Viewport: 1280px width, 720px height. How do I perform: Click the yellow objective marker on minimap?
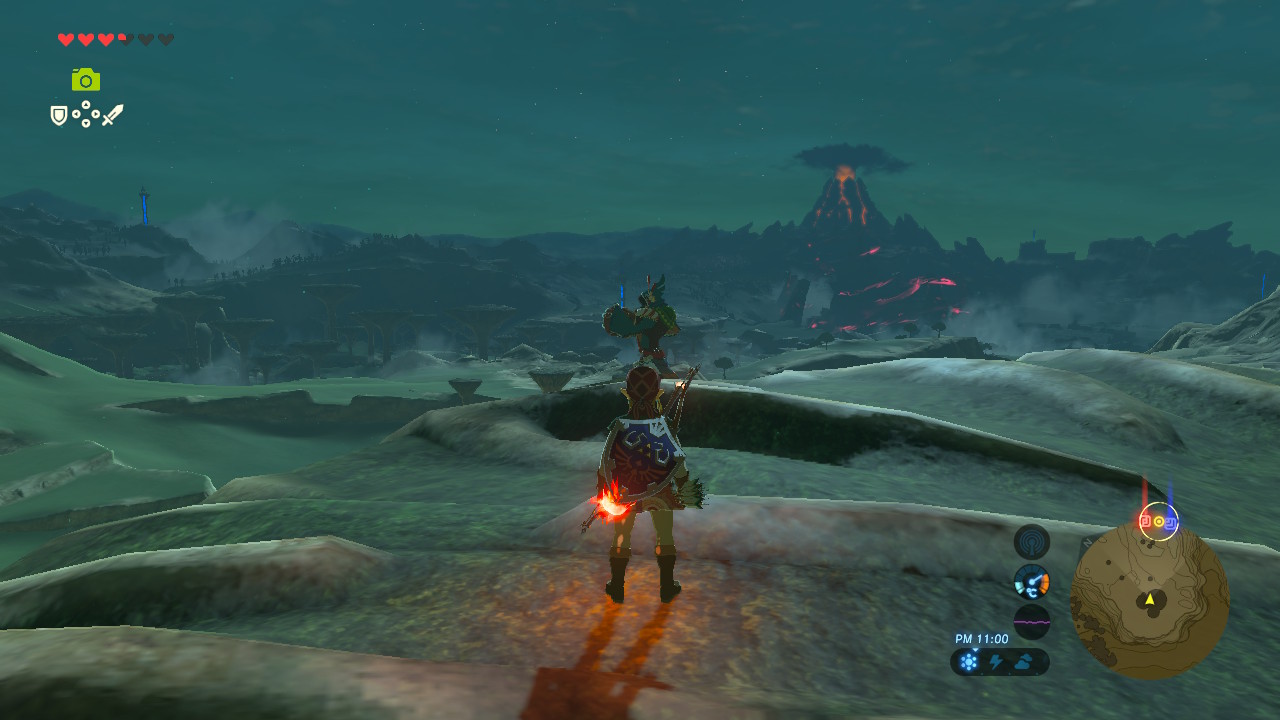(1159, 521)
